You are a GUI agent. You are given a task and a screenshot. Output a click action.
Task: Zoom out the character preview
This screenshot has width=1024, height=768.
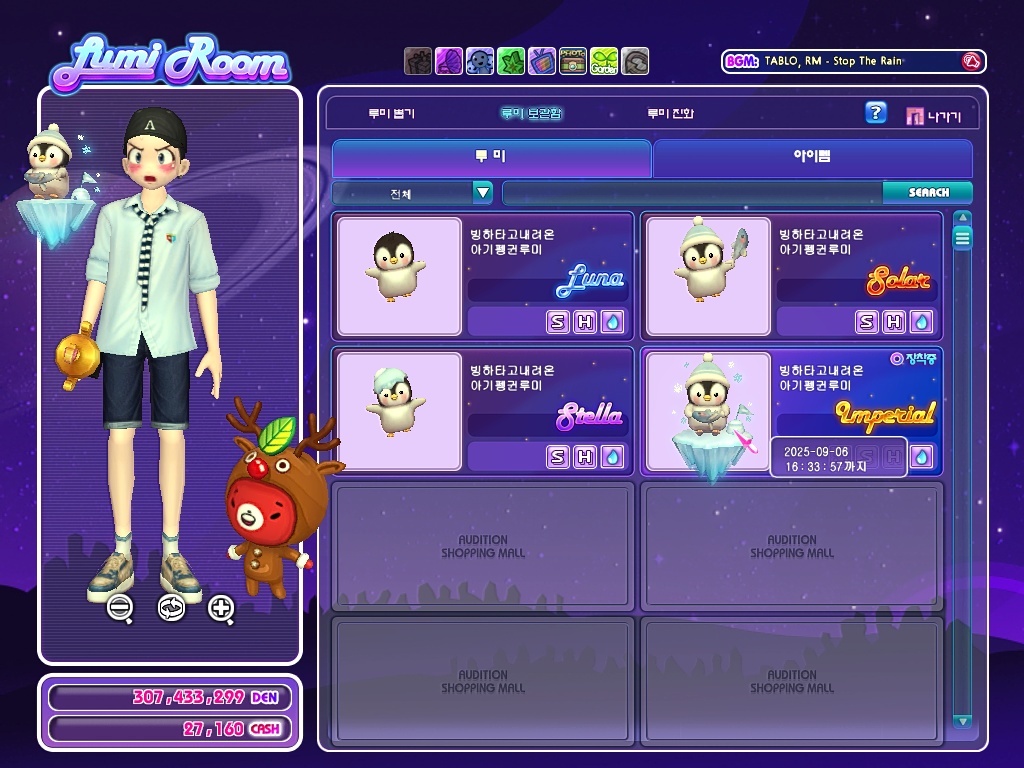point(120,607)
